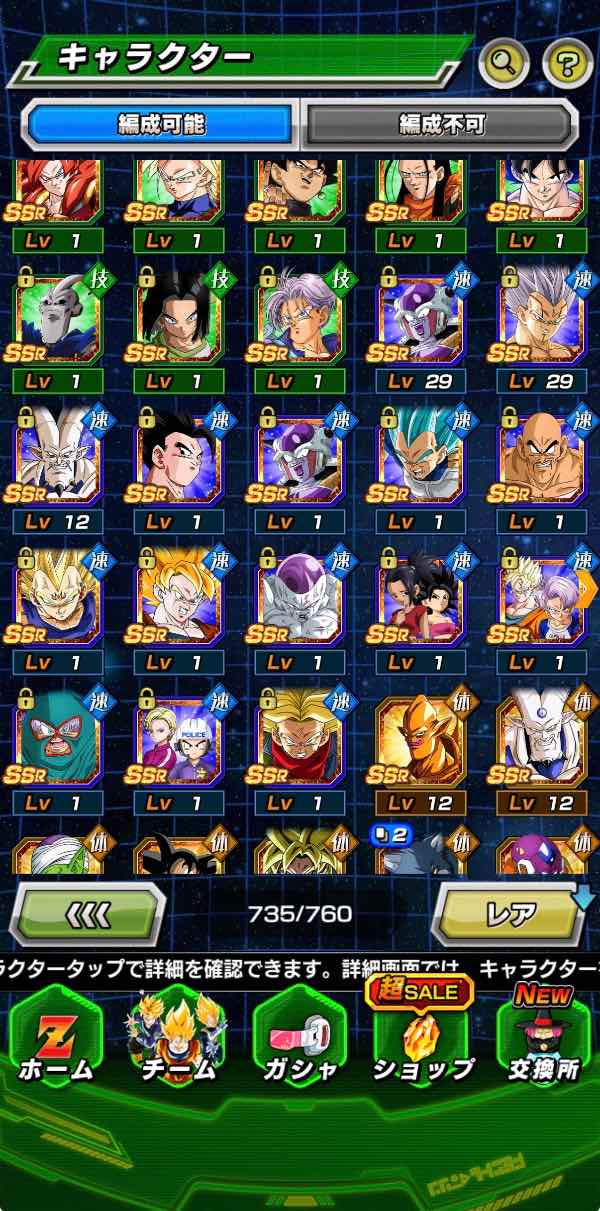The height and width of the screenshot is (1211, 600).
Task: Switch to the 編成不可 tab
Action: [x=441, y=124]
